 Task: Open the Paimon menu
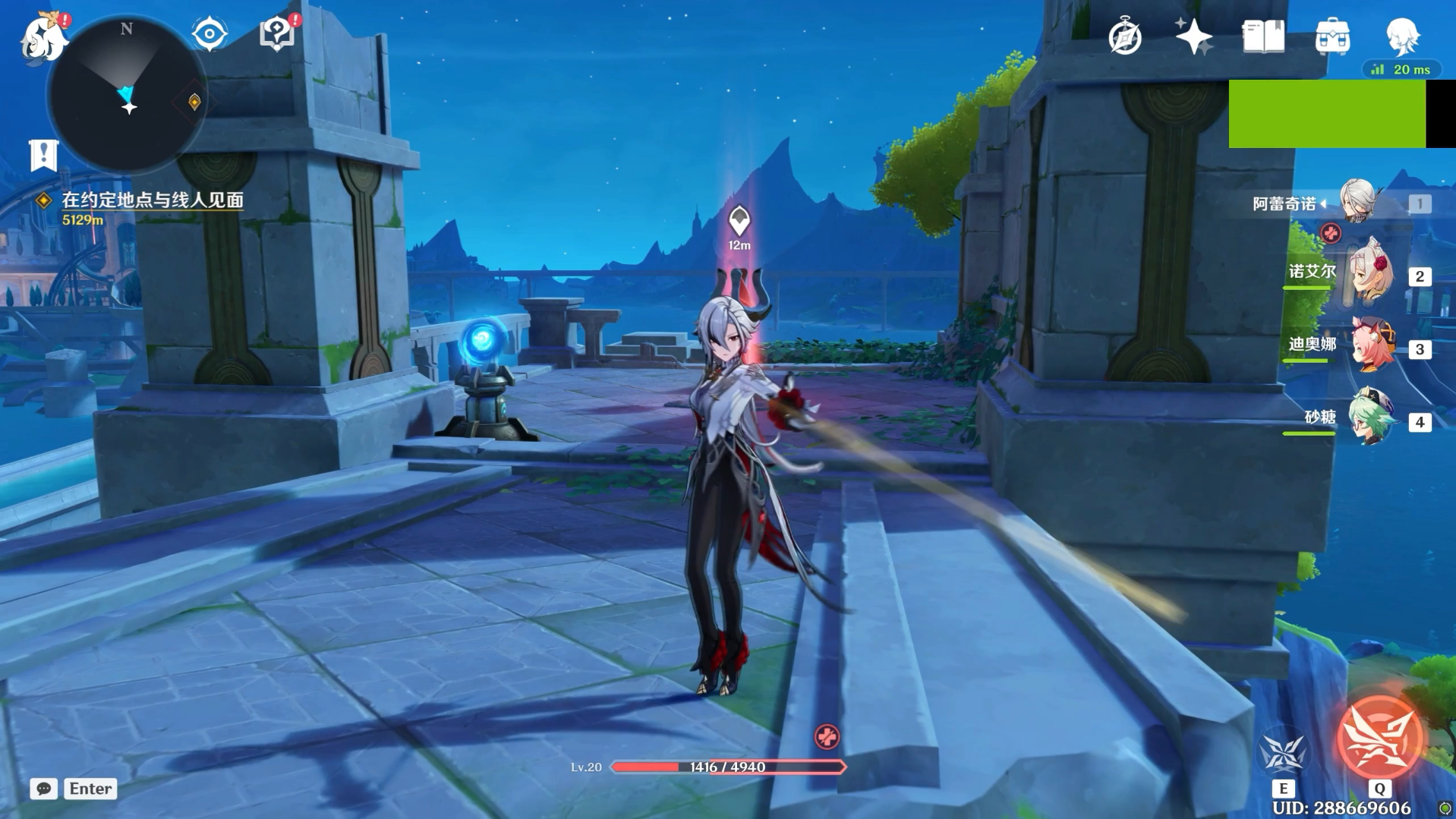(43, 38)
